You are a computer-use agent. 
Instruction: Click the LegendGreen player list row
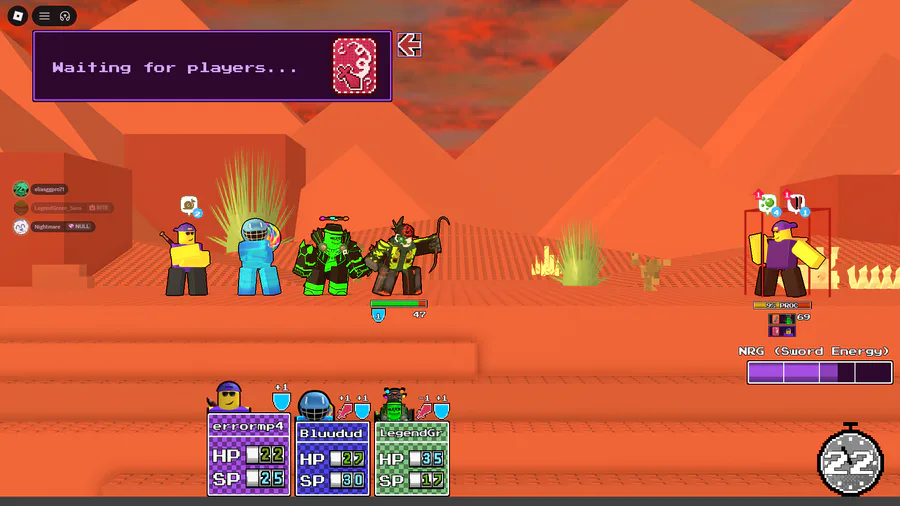pos(62,208)
